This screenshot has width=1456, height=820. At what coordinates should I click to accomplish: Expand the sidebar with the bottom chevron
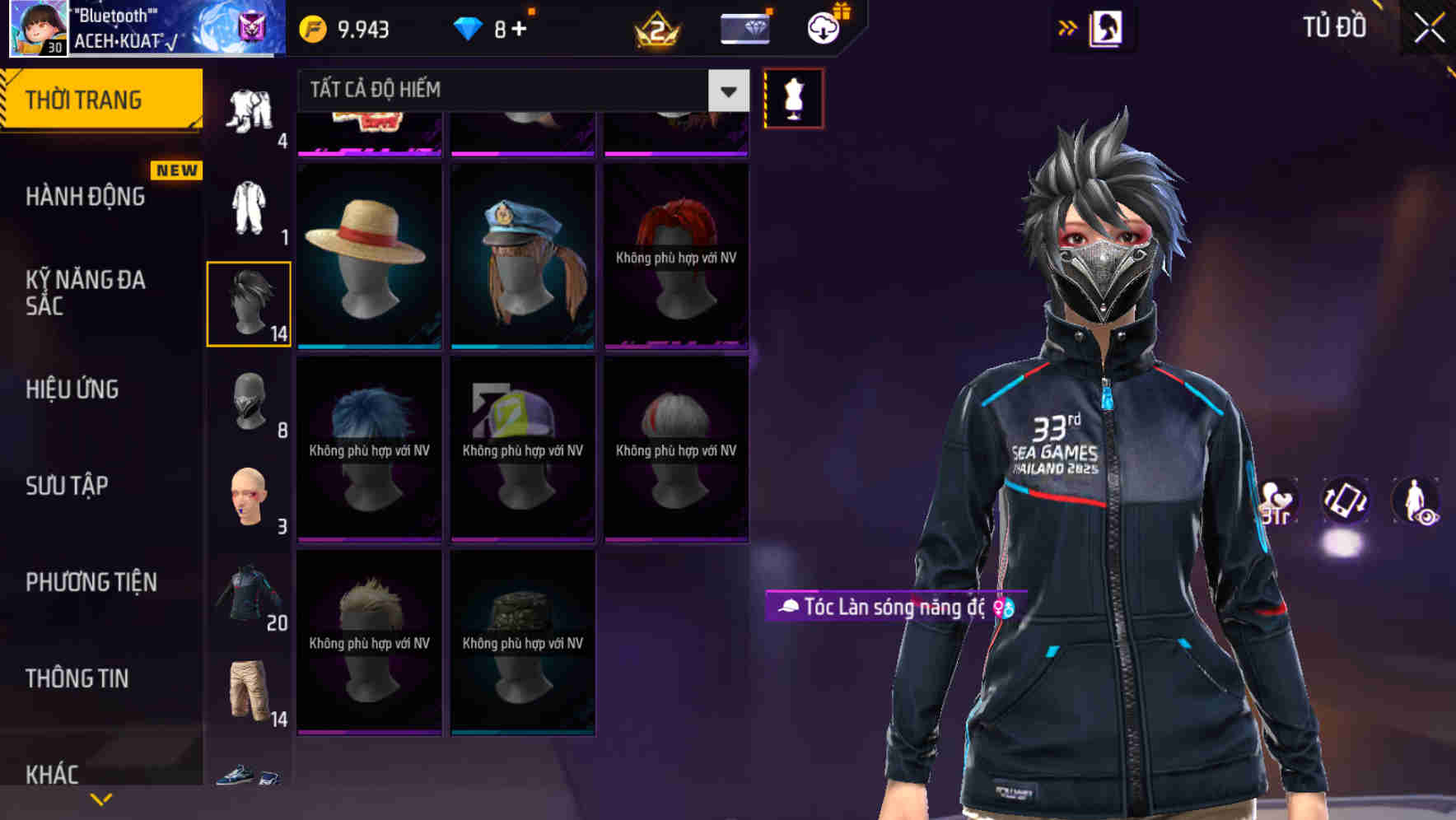(x=100, y=798)
